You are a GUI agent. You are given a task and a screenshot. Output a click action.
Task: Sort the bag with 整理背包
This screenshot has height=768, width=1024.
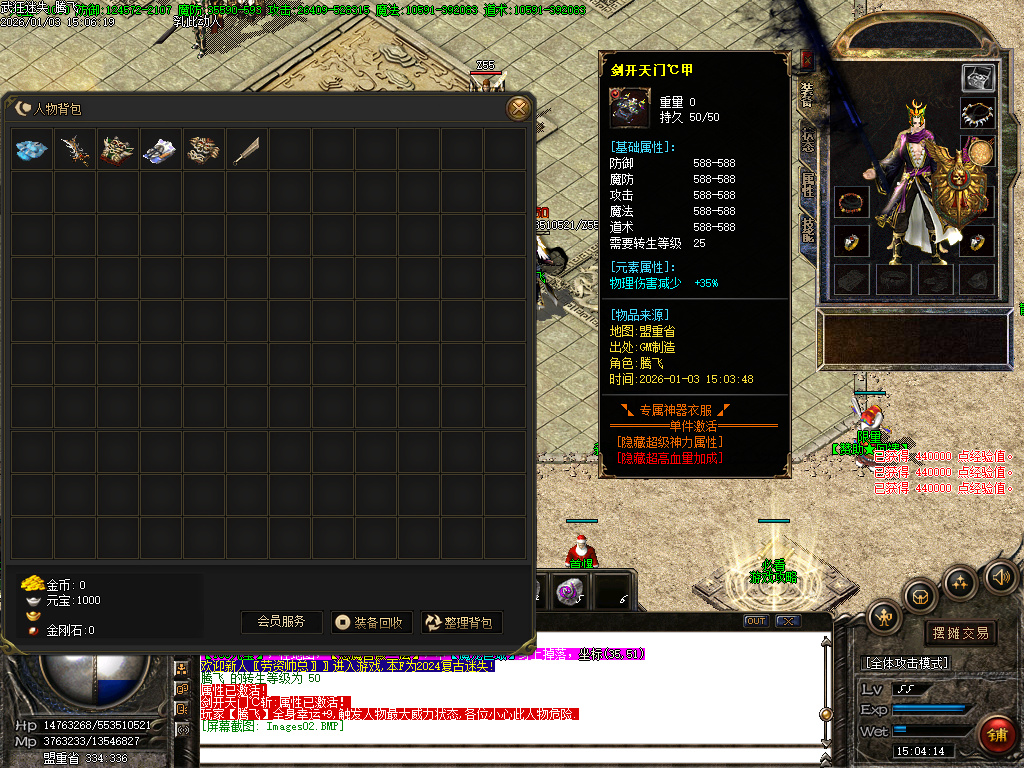461,622
